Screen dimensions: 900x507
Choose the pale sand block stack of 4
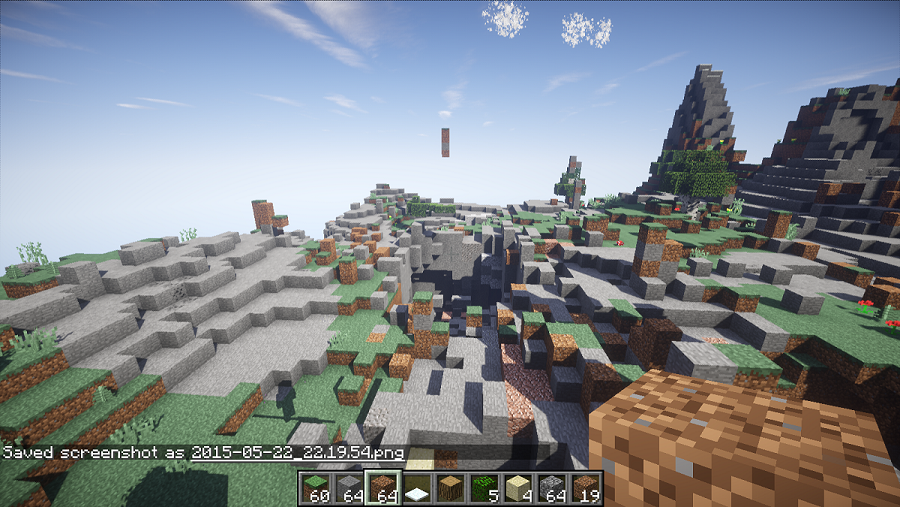pos(518,488)
